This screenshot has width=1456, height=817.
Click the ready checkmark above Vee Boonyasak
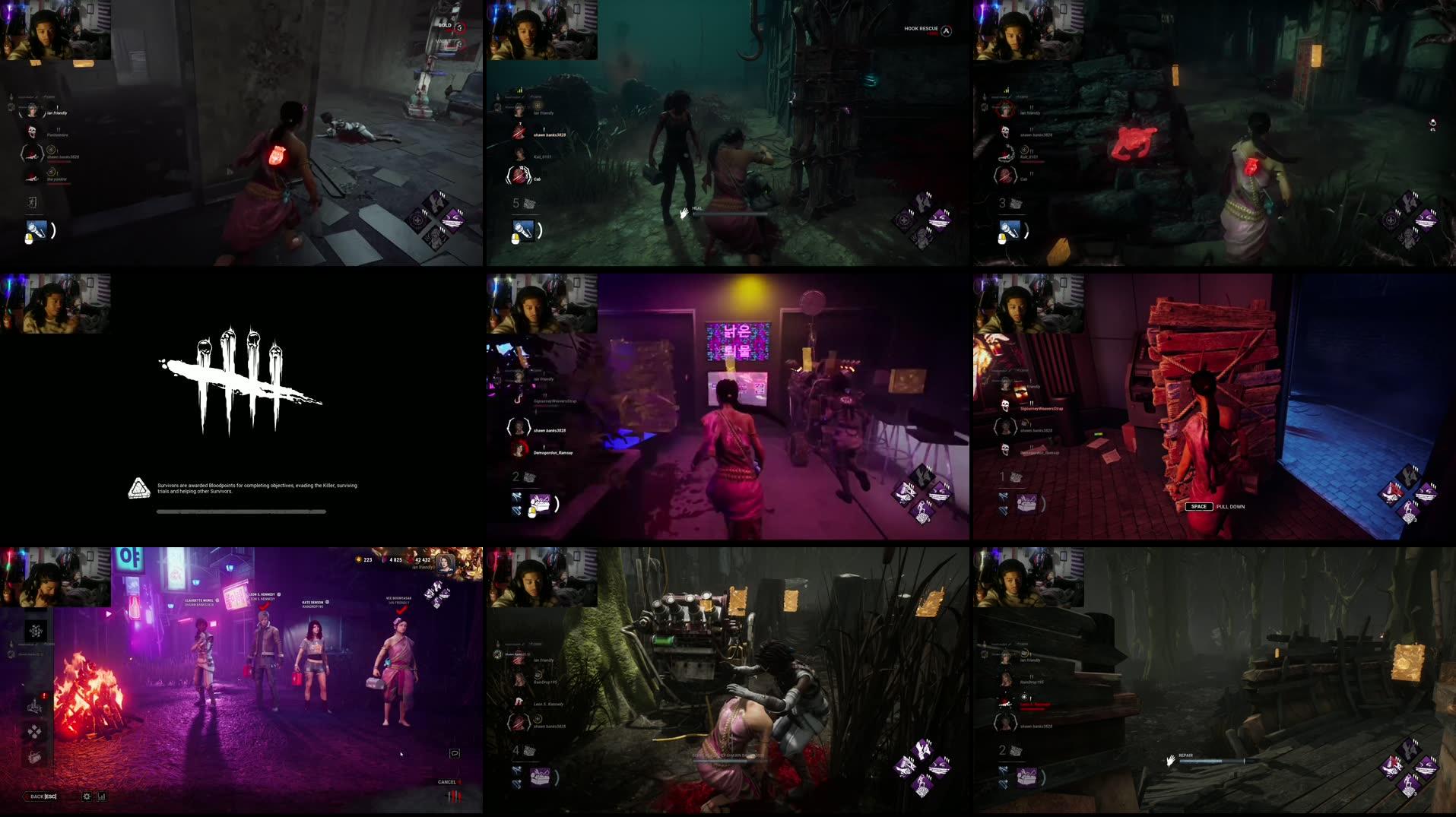pos(400,611)
